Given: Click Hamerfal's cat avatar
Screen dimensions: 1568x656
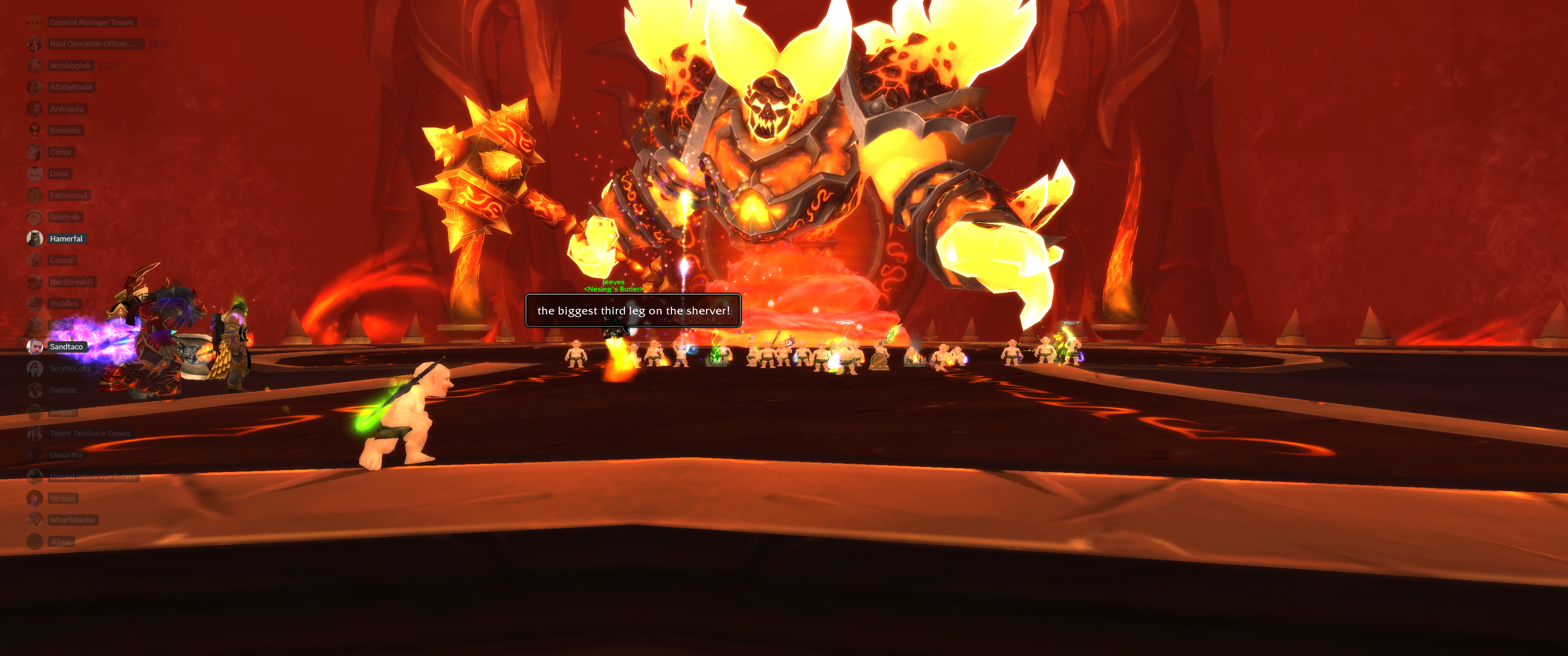Looking at the screenshot, I should click(35, 239).
